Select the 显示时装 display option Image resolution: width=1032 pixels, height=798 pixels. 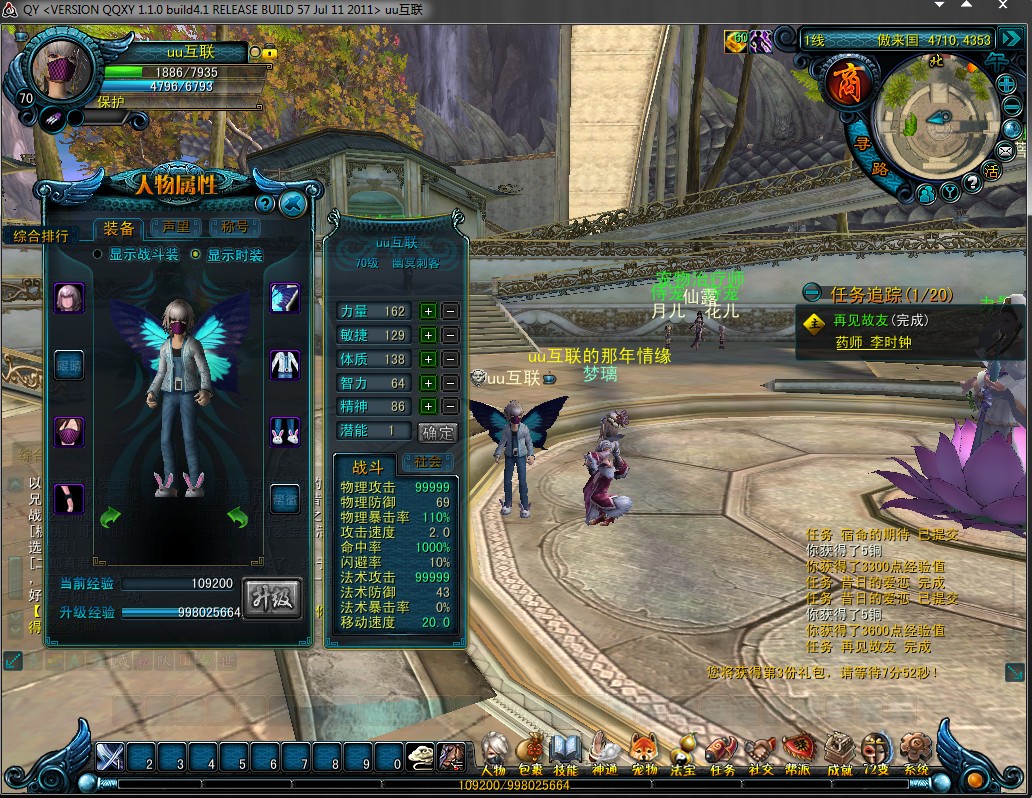coord(195,255)
